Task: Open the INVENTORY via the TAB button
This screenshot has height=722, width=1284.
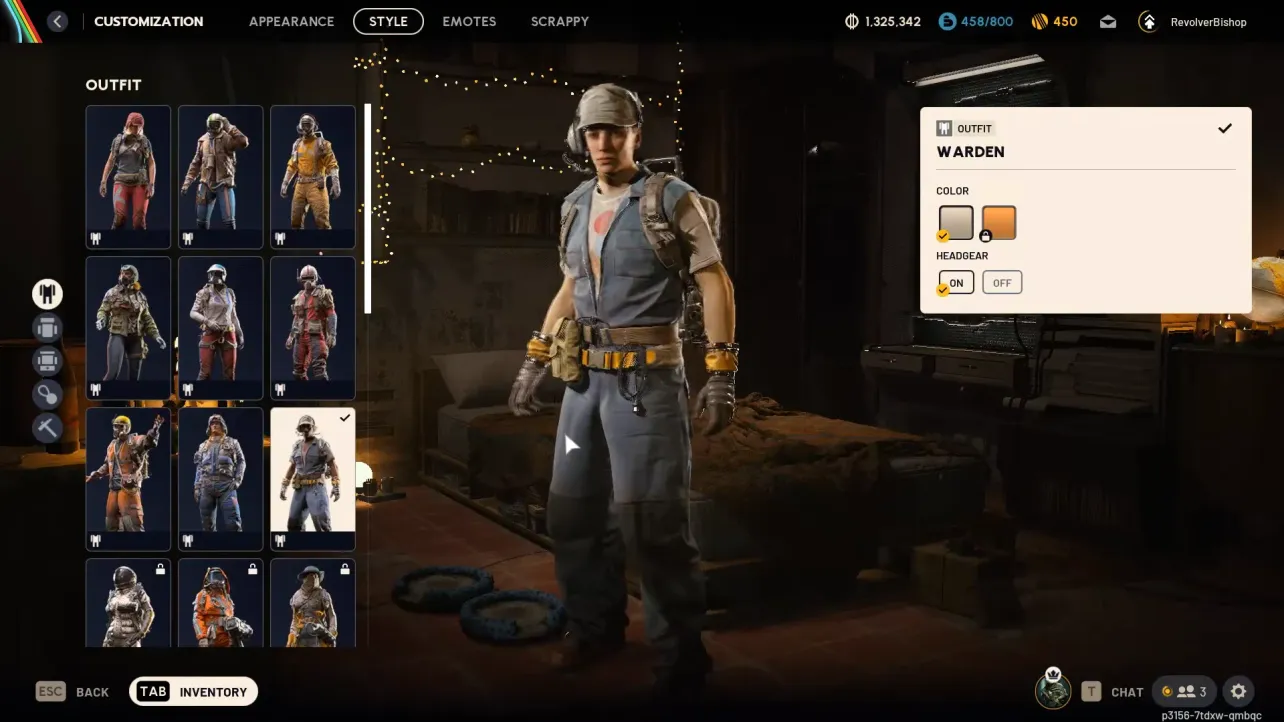Action: 193,690
